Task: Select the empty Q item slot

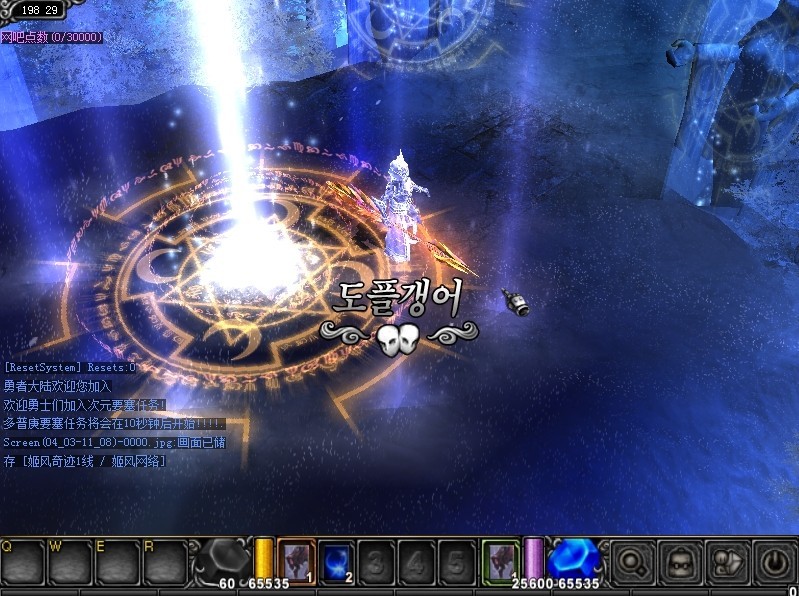Action: (22, 565)
